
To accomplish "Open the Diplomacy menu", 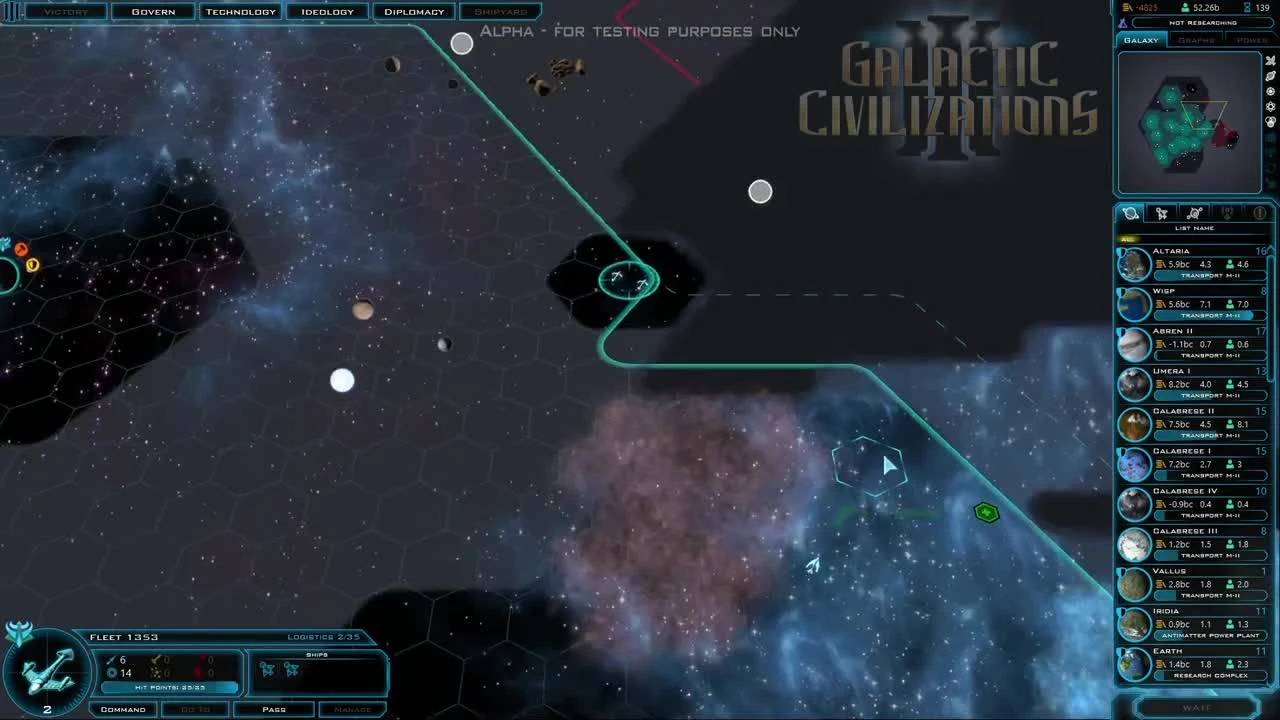I will point(414,11).
